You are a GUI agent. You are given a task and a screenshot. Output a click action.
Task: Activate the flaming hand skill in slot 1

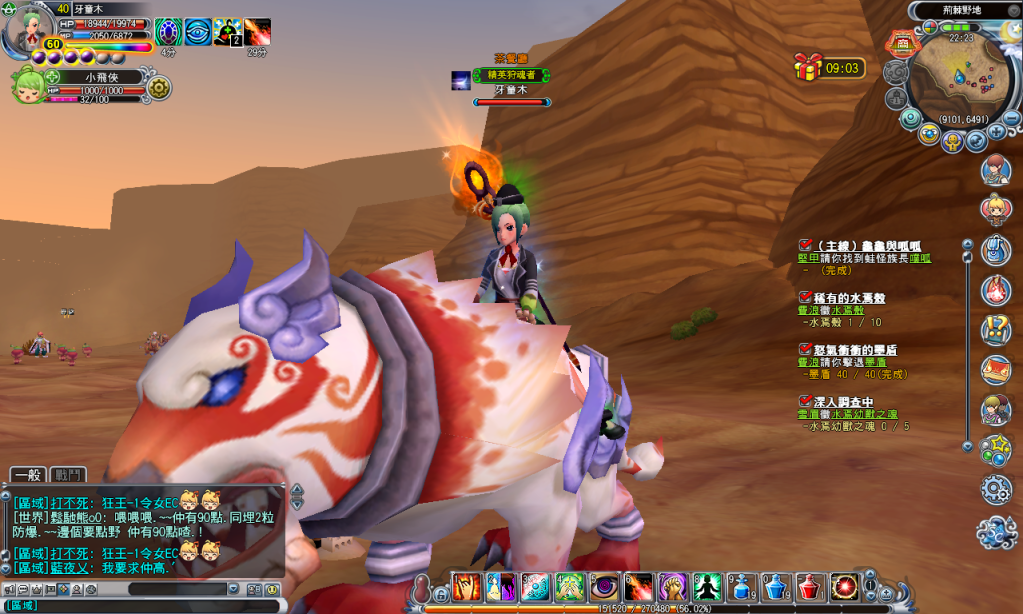coord(467,587)
